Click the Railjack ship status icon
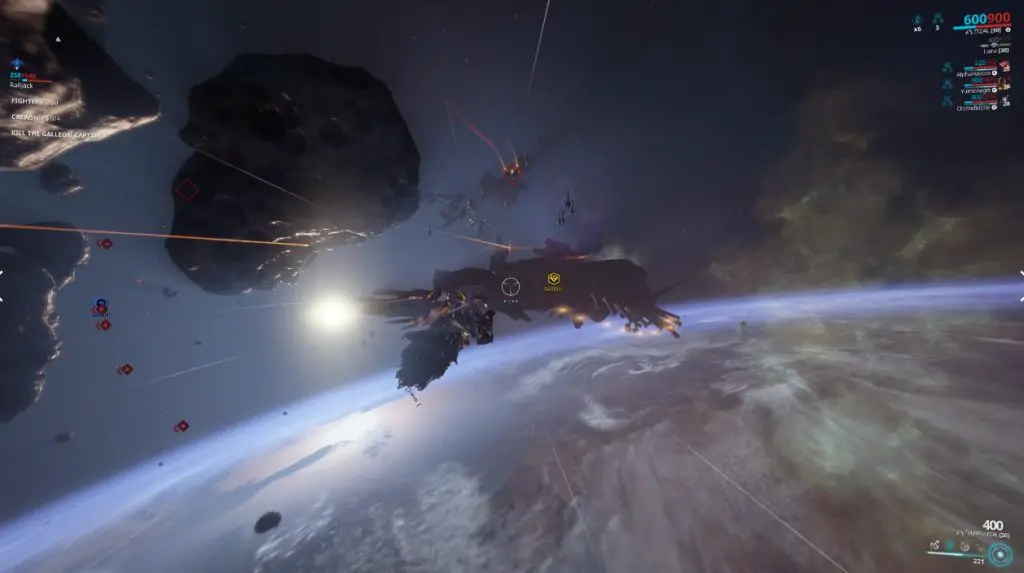Screen dimensions: 1024x573 pos(15,64)
